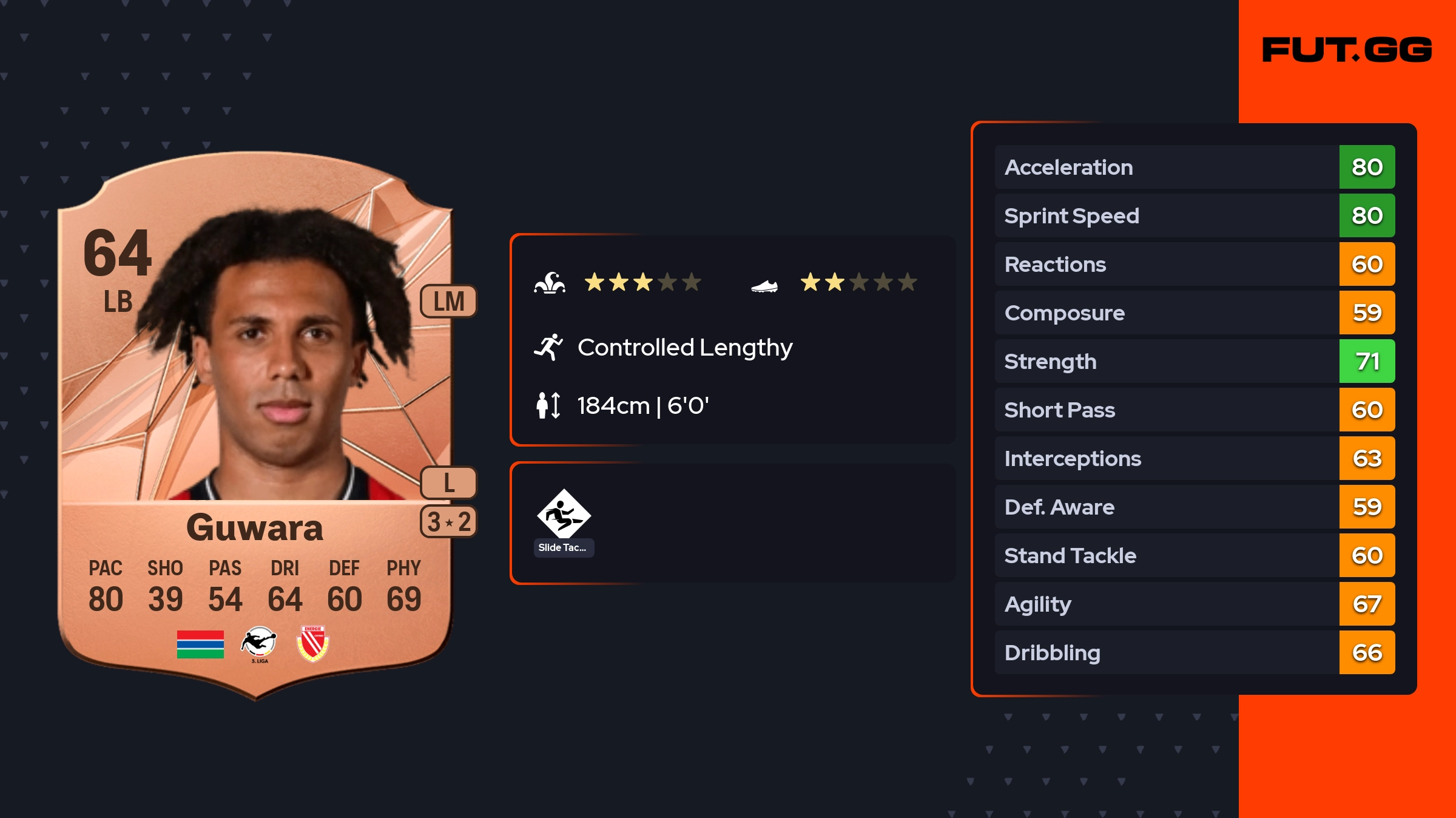
Task: Select the Controlled Lengthy acceleration type
Action: [684, 348]
